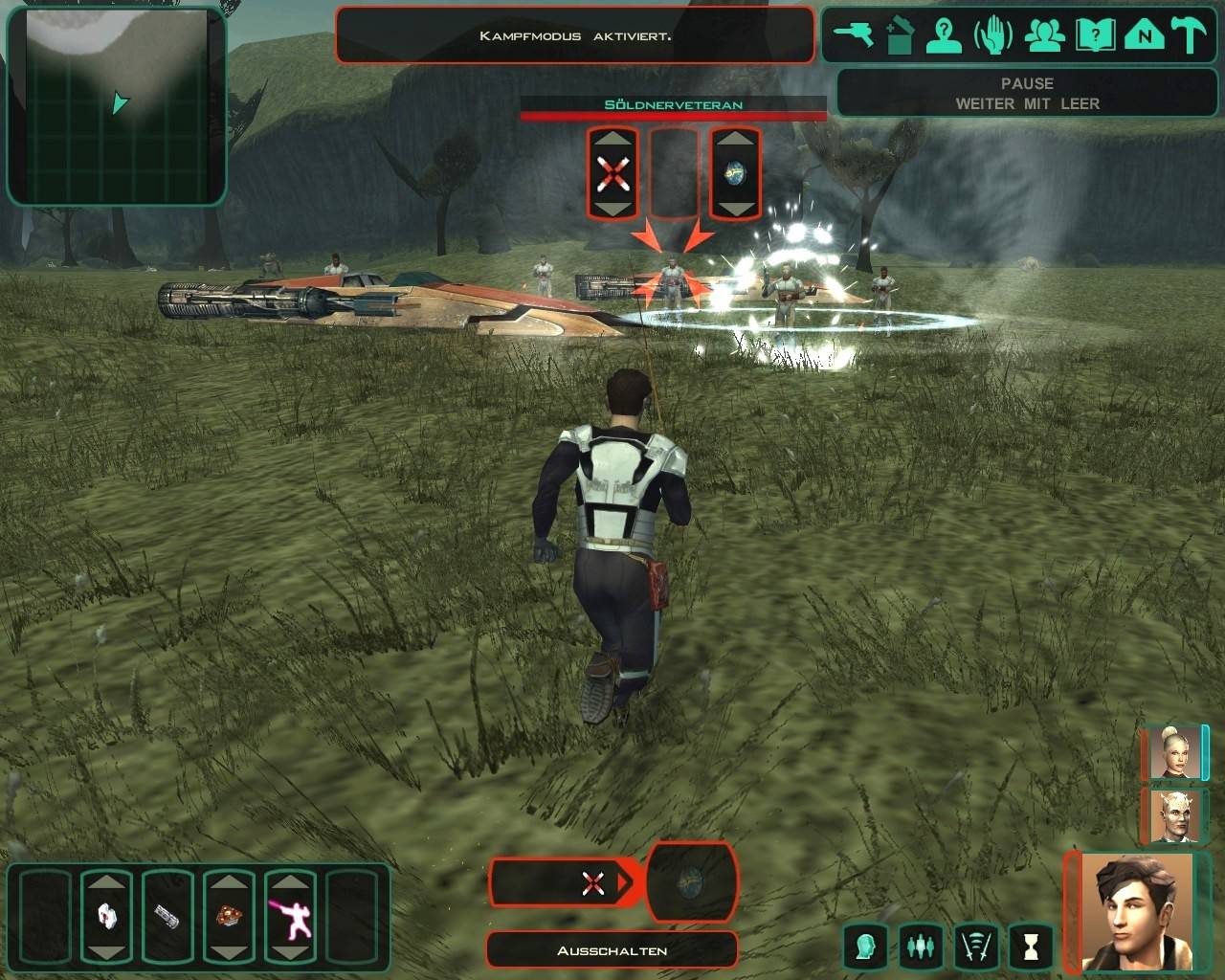Select the orange mine item slot
1225x980 pixels.
click(229, 917)
